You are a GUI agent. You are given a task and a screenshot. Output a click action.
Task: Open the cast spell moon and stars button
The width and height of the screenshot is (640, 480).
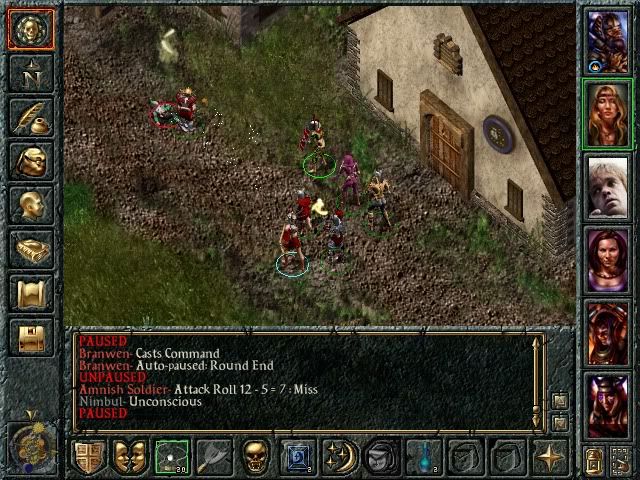pyautogui.click(x=339, y=457)
